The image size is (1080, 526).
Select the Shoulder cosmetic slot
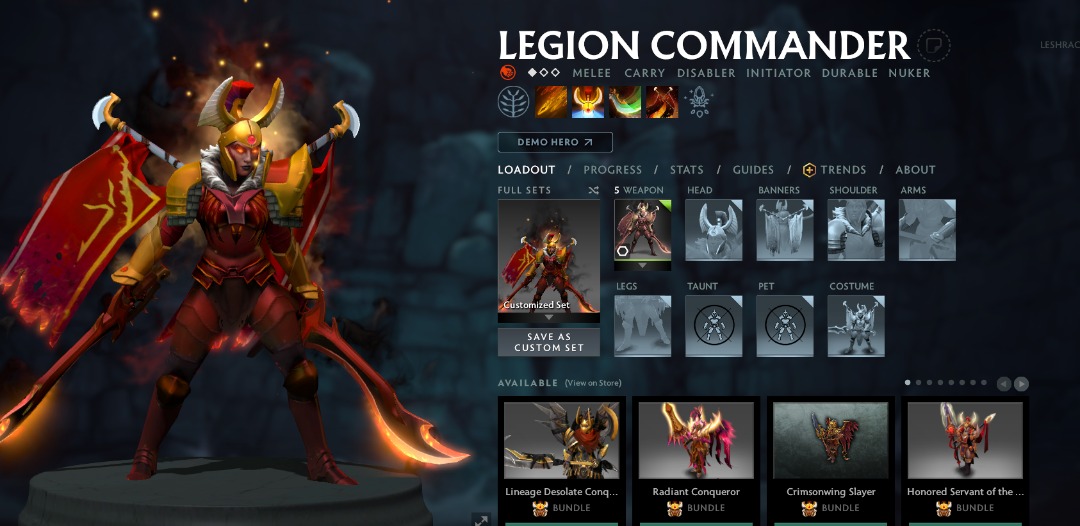(856, 230)
